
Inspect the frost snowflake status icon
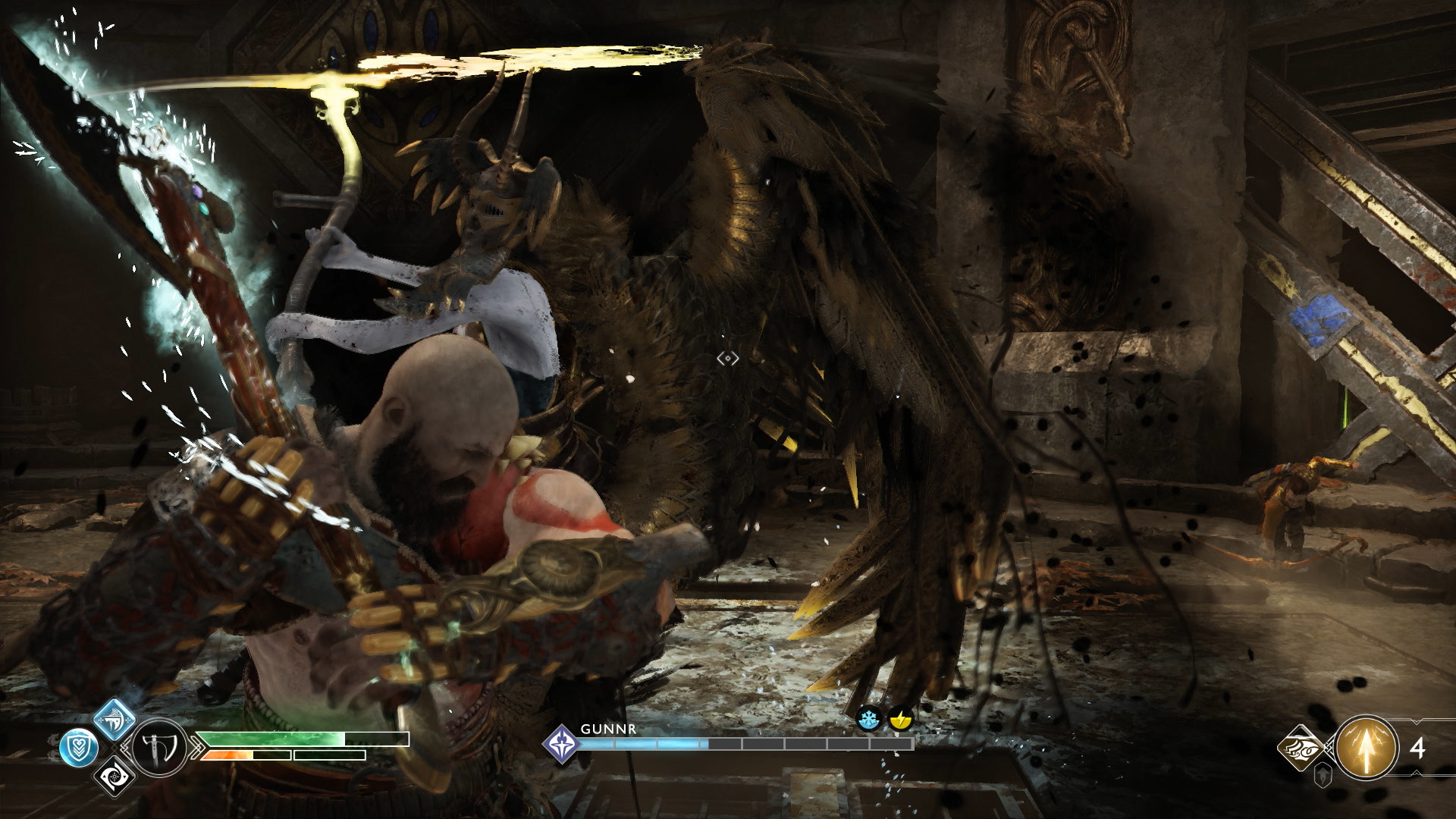[868, 718]
